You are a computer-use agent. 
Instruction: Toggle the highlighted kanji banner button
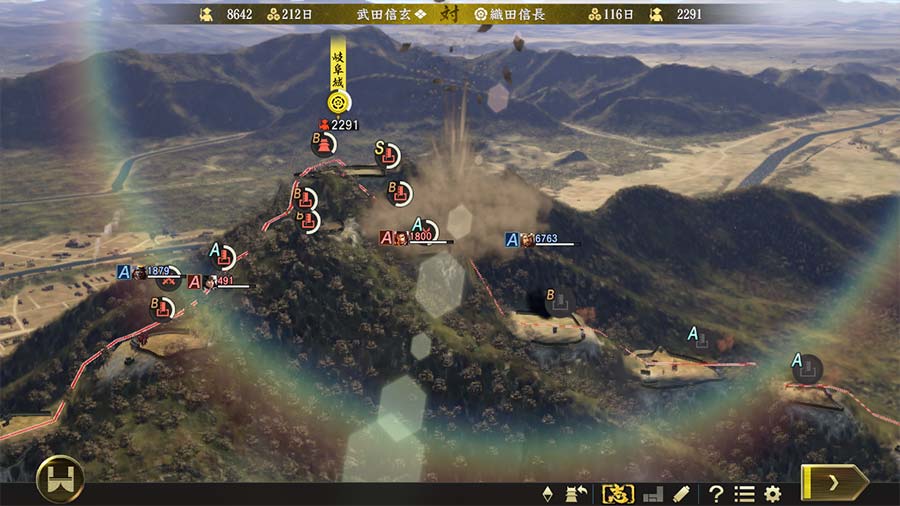[617, 493]
